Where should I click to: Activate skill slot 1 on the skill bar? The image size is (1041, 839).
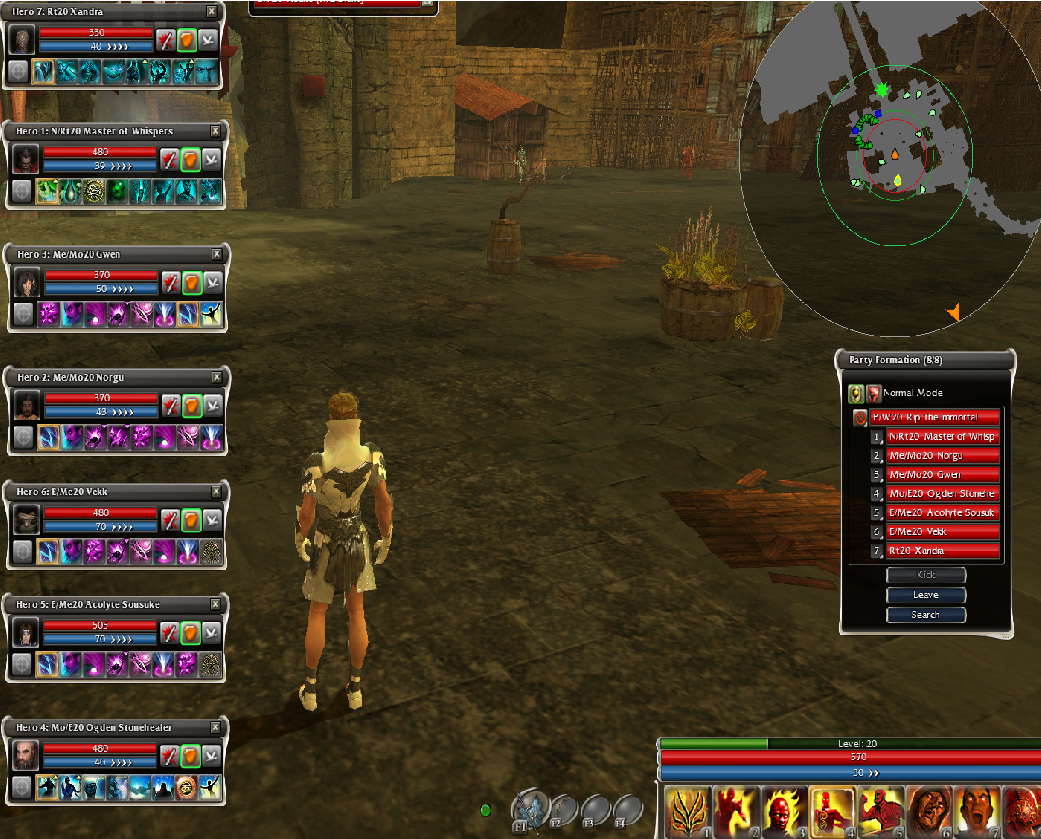(689, 810)
